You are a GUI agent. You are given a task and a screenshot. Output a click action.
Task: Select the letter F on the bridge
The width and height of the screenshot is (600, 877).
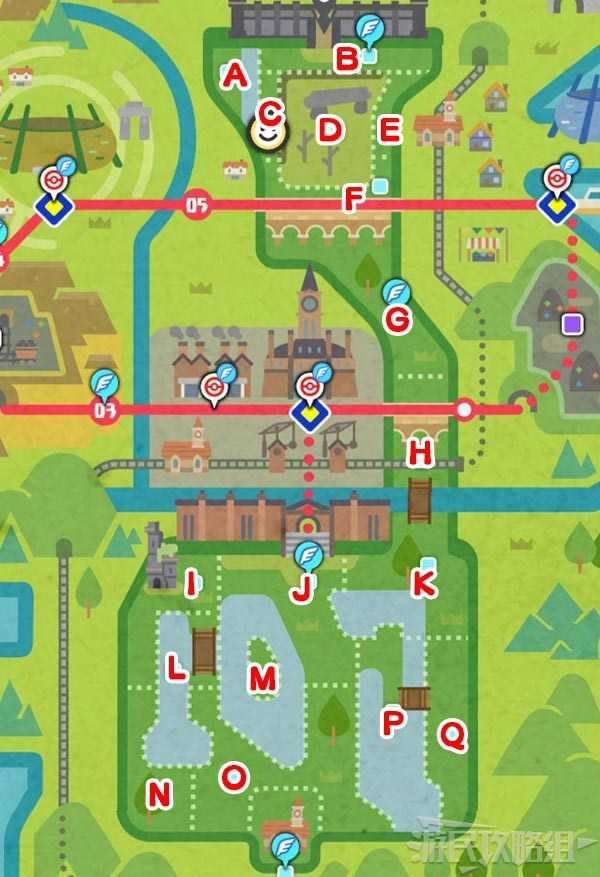click(x=352, y=199)
